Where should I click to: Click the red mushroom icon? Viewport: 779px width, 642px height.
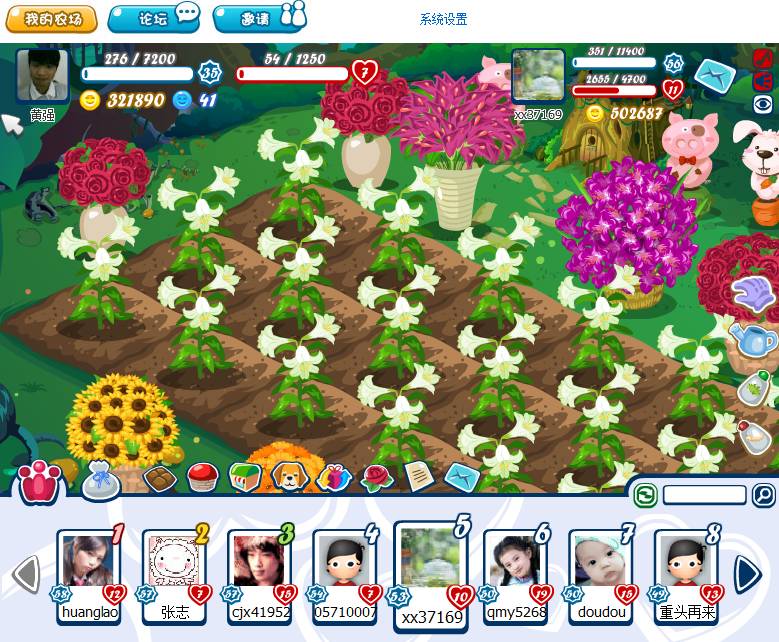[x=203, y=478]
